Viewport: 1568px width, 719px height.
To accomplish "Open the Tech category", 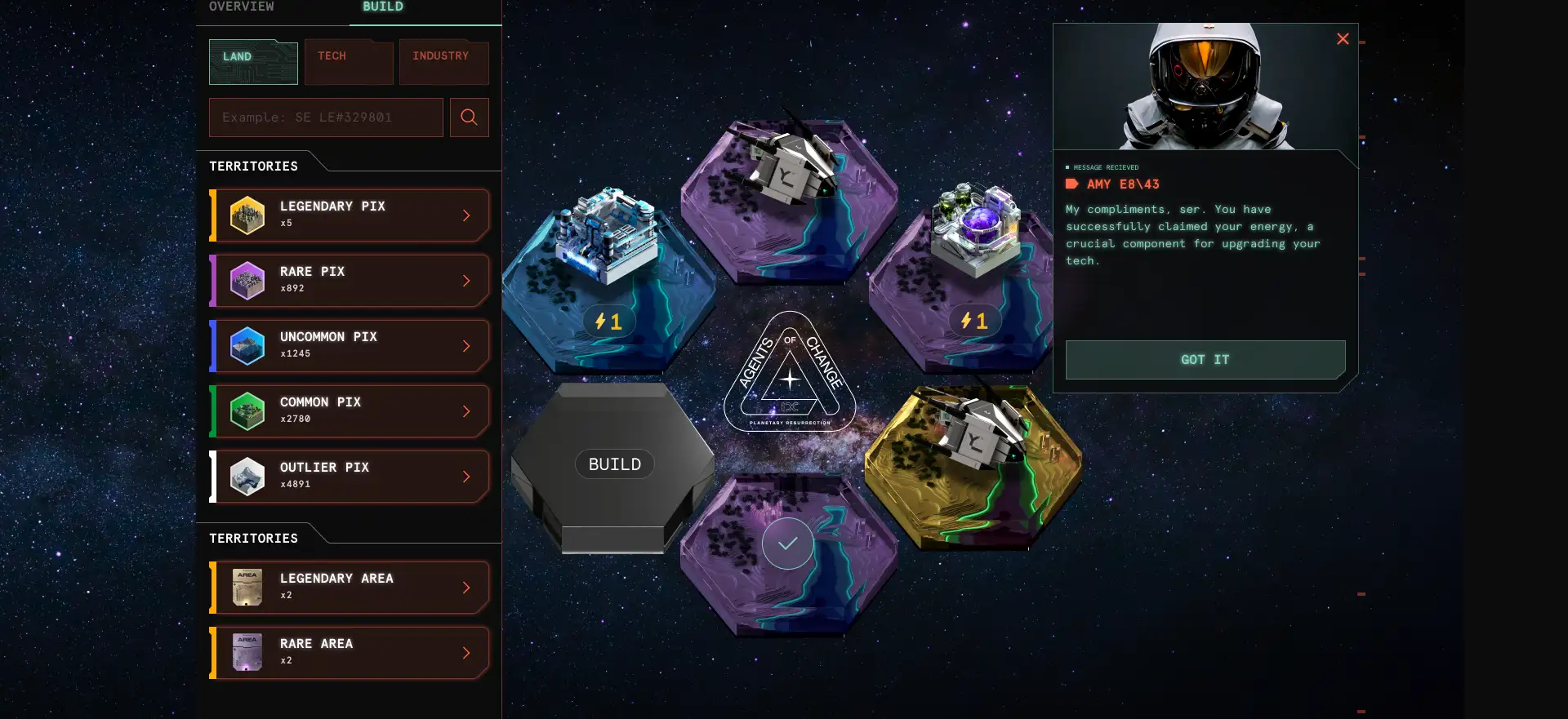I will click(x=349, y=62).
